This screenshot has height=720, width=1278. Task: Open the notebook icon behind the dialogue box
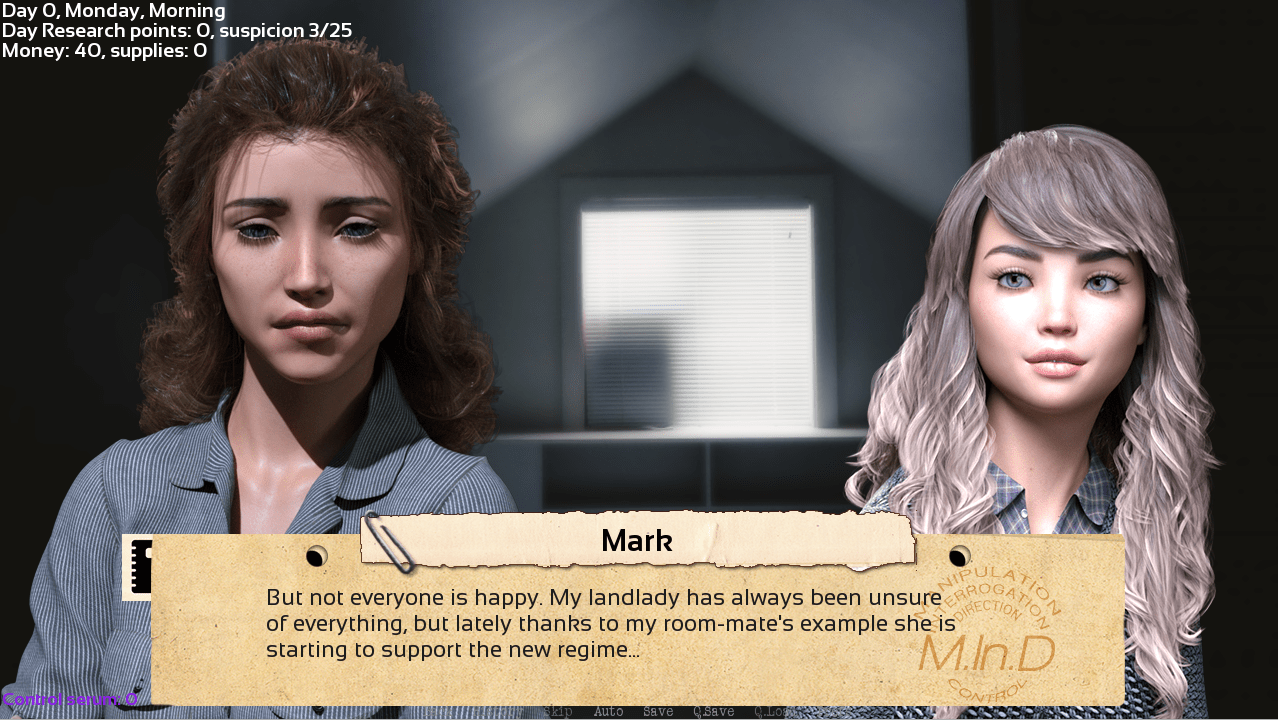tap(137, 566)
